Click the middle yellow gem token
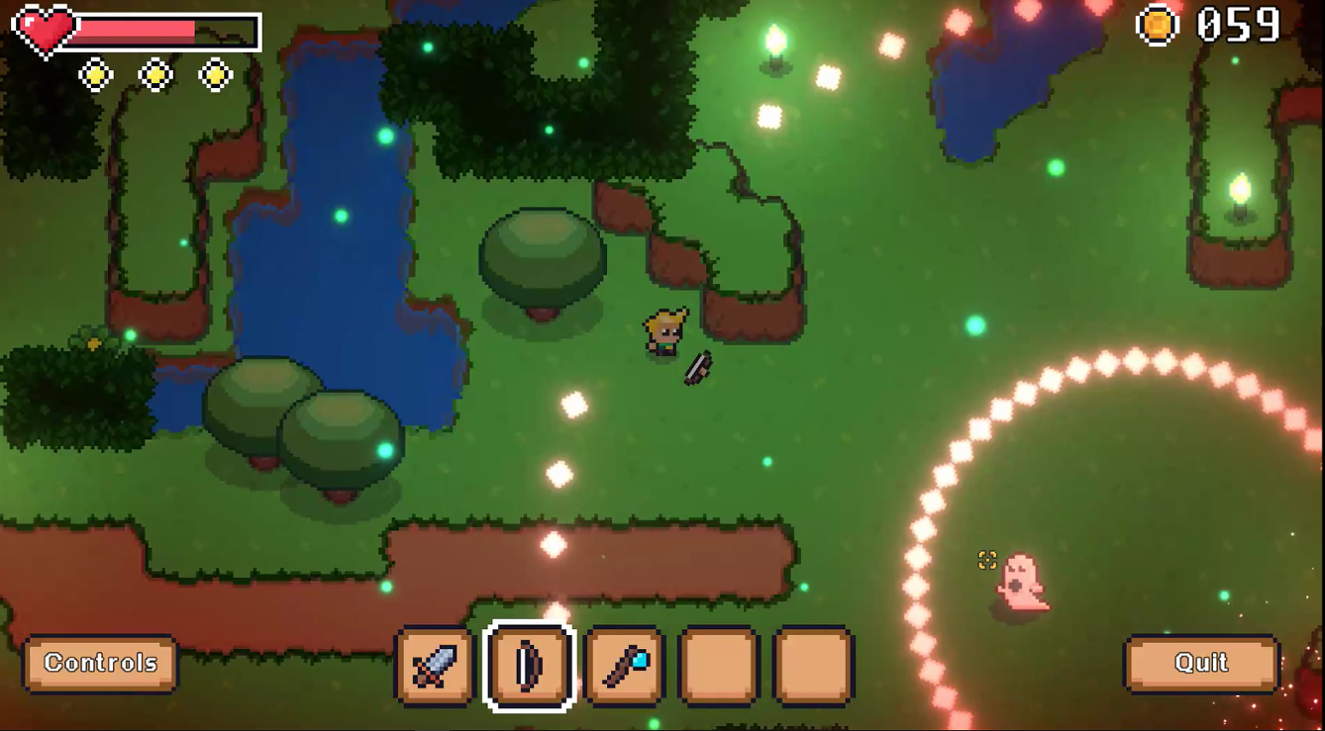1325x731 pixels. (x=155, y=73)
